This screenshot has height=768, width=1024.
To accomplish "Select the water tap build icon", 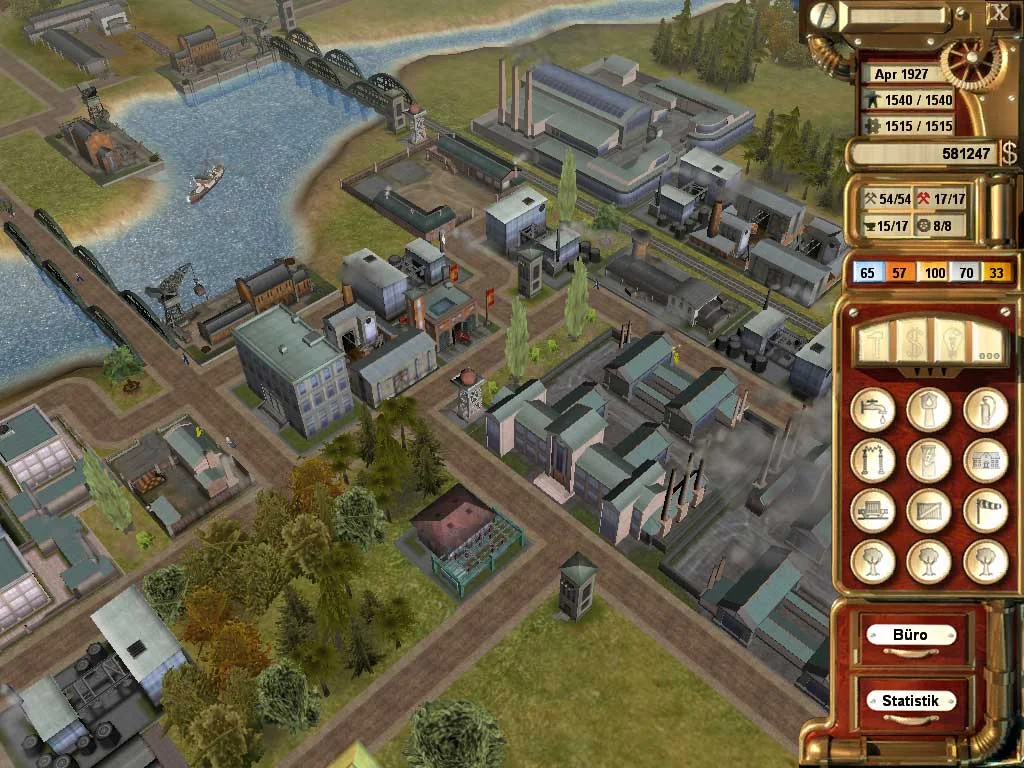I will [872, 409].
